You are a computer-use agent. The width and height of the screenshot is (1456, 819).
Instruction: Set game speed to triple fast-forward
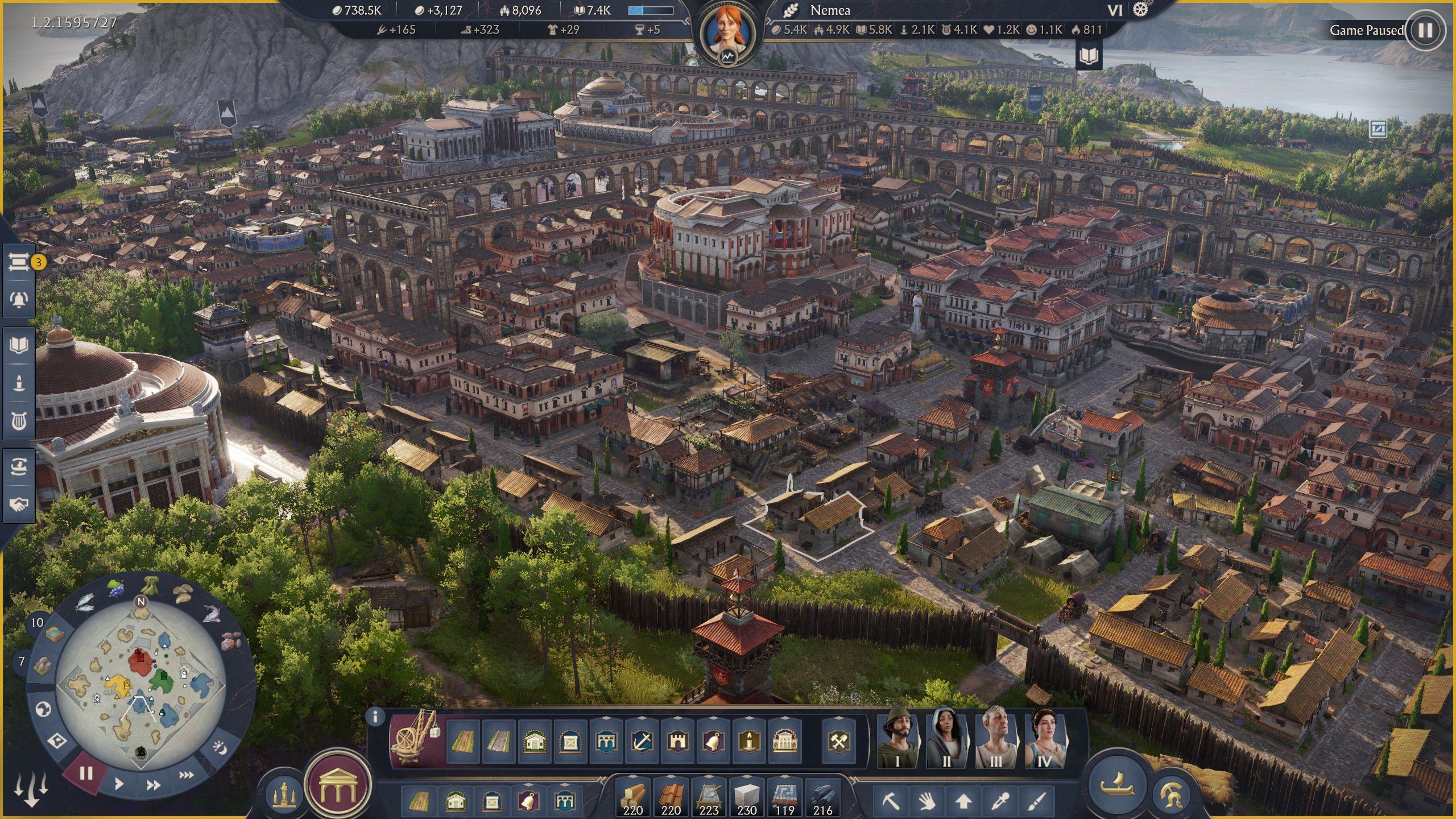[186, 775]
